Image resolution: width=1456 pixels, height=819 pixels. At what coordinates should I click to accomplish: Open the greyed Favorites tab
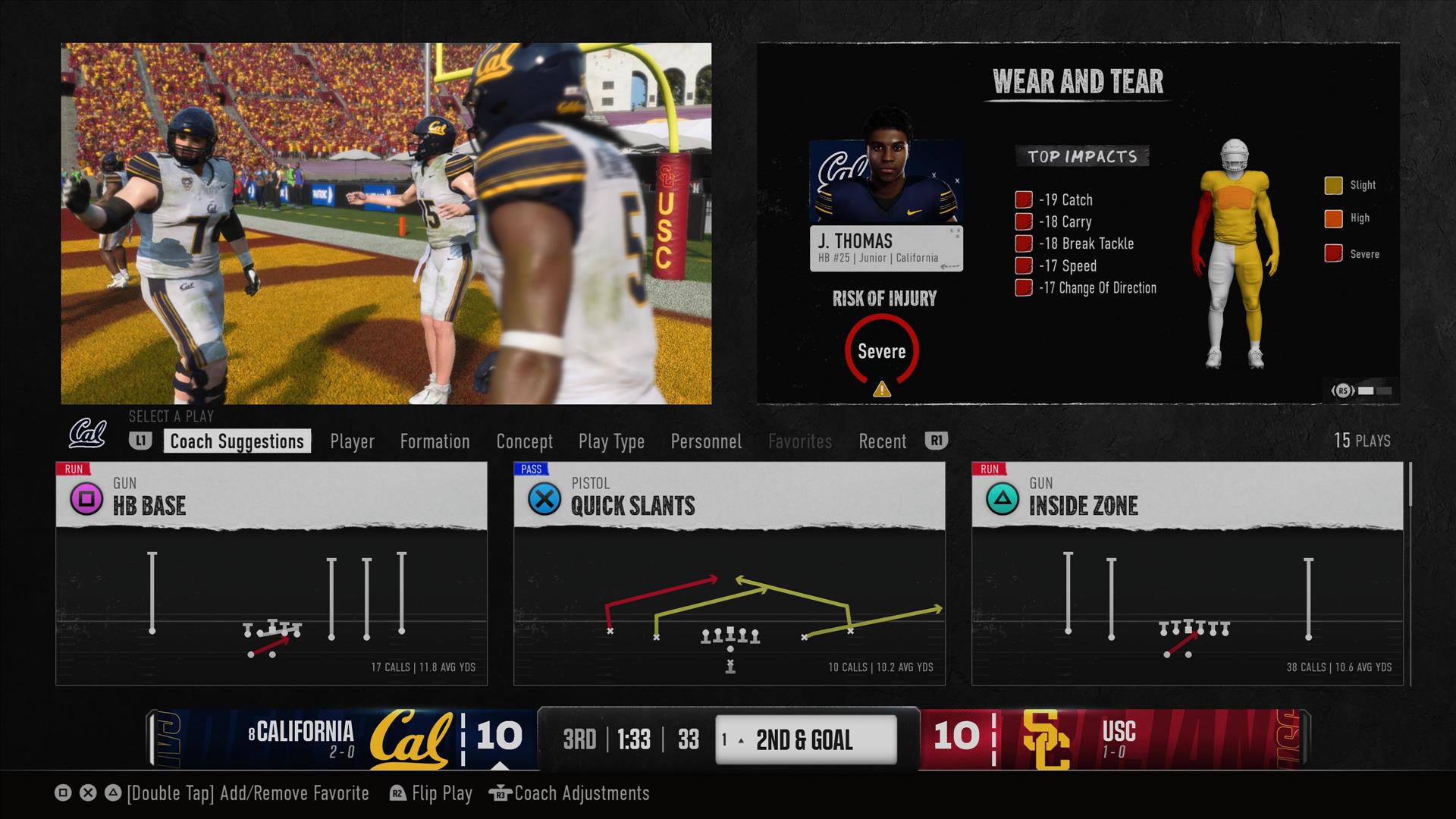click(x=799, y=441)
